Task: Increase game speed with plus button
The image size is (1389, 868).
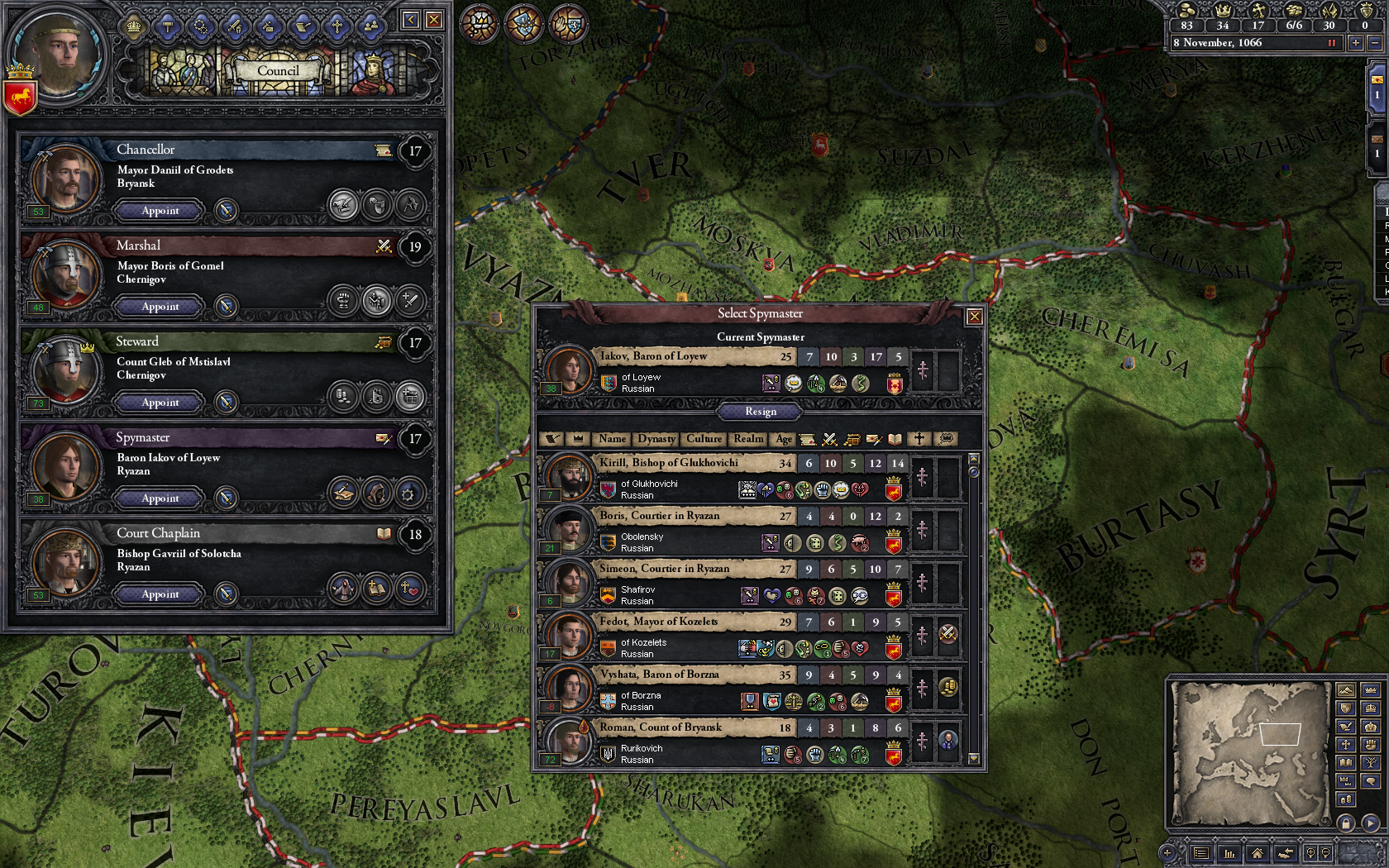Action: click(x=1355, y=43)
